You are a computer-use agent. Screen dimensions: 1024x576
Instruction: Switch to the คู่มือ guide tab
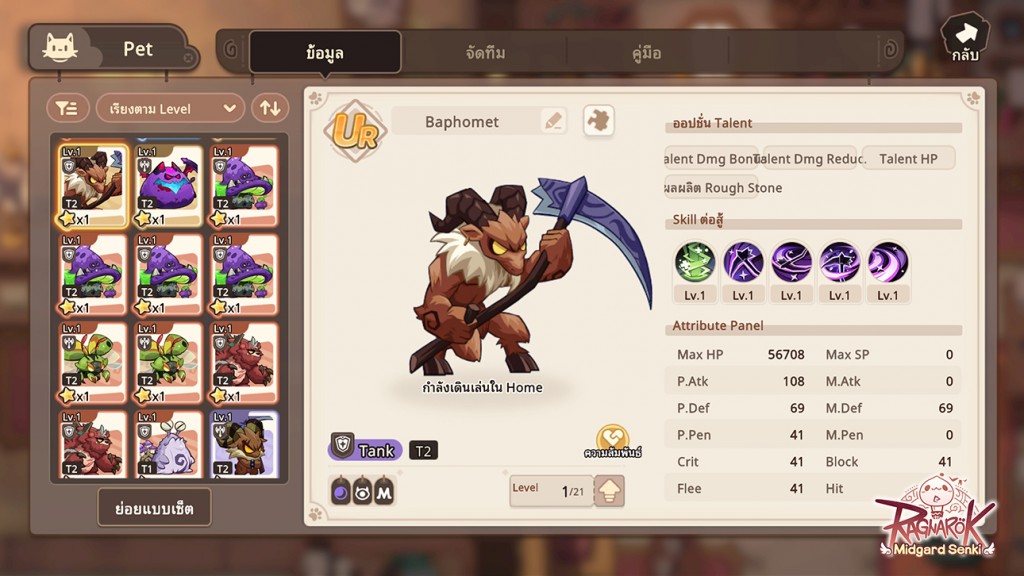pos(647,53)
